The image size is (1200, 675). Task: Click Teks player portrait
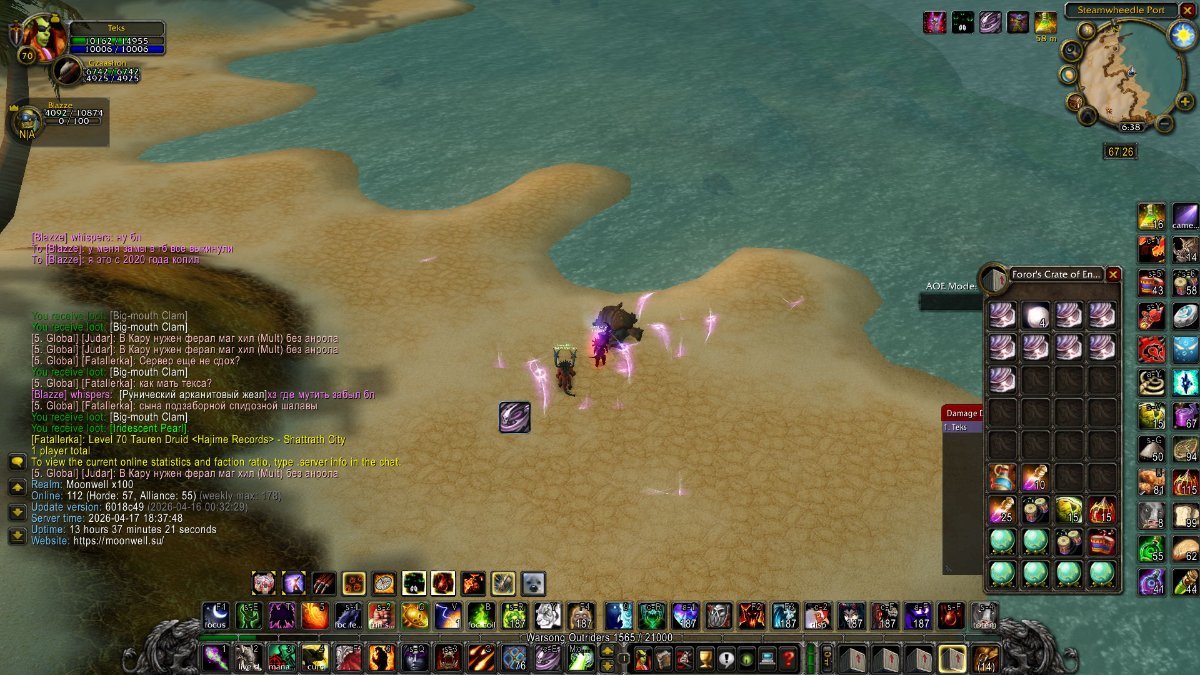click(x=43, y=38)
